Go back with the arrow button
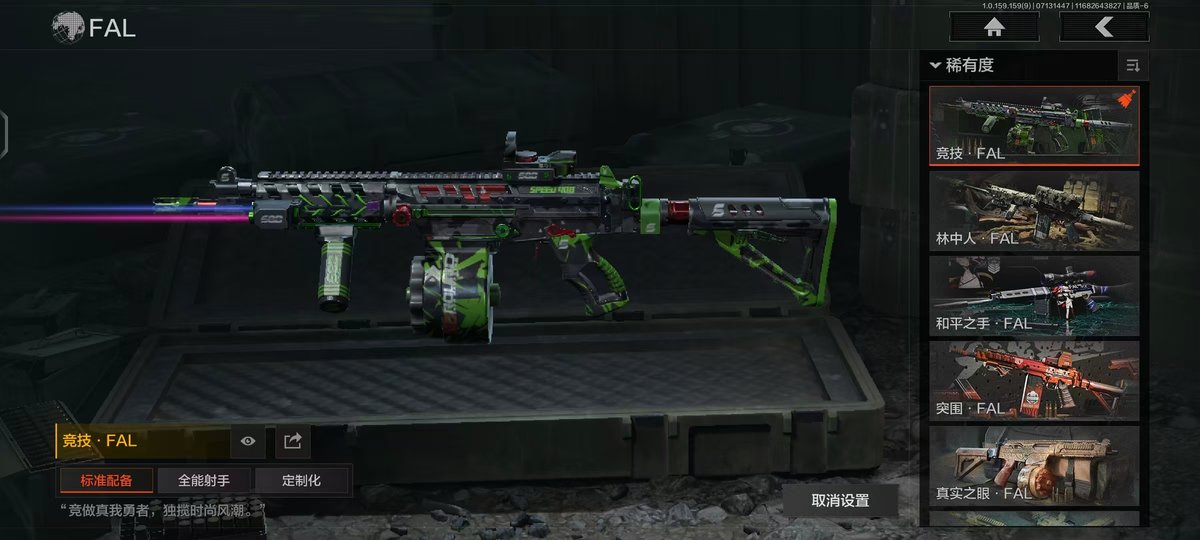Screen dimensions: 1200x540 coord(1104,27)
